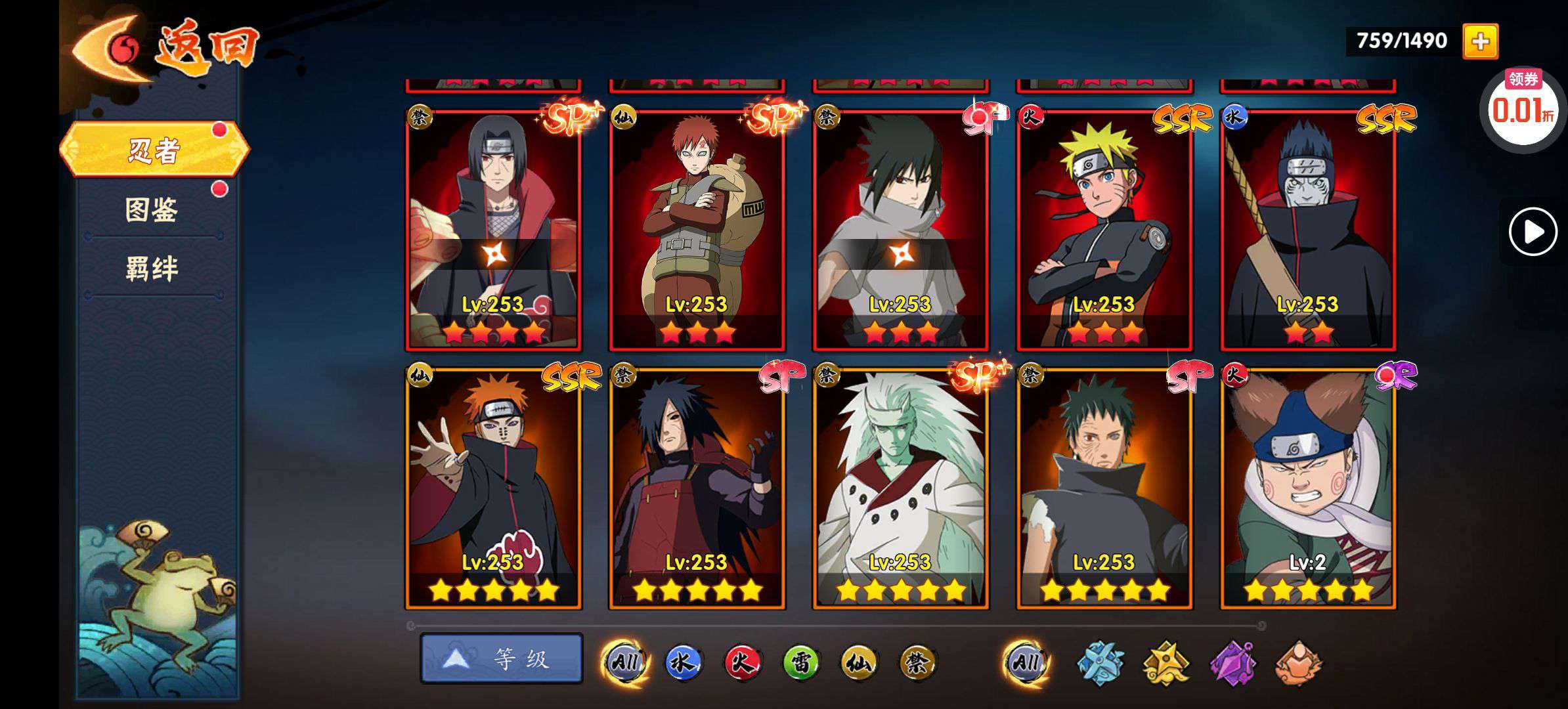Open the 羁绊 tab

pos(152,269)
